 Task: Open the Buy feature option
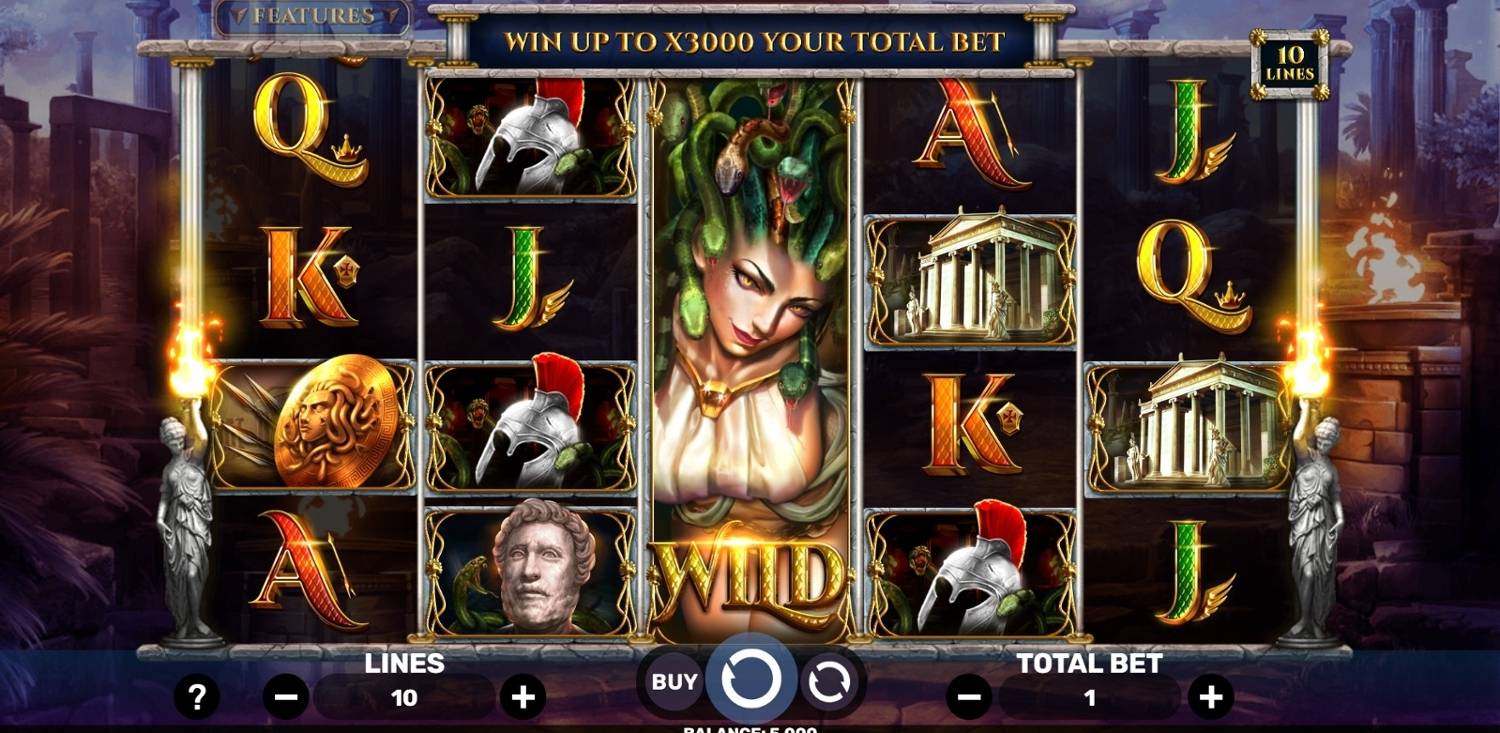(x=674, y=682)
